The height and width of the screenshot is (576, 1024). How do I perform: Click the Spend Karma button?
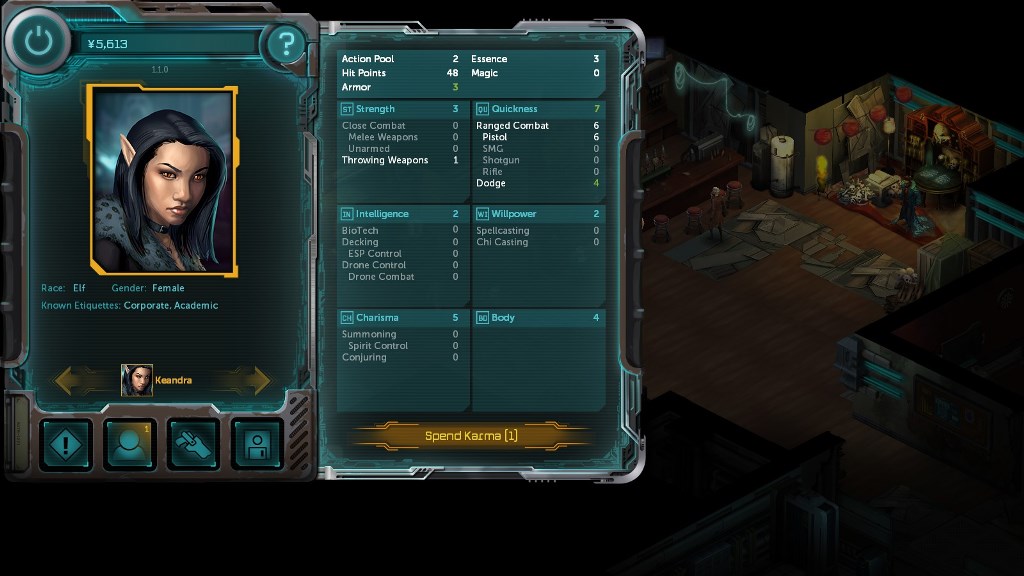470,436
